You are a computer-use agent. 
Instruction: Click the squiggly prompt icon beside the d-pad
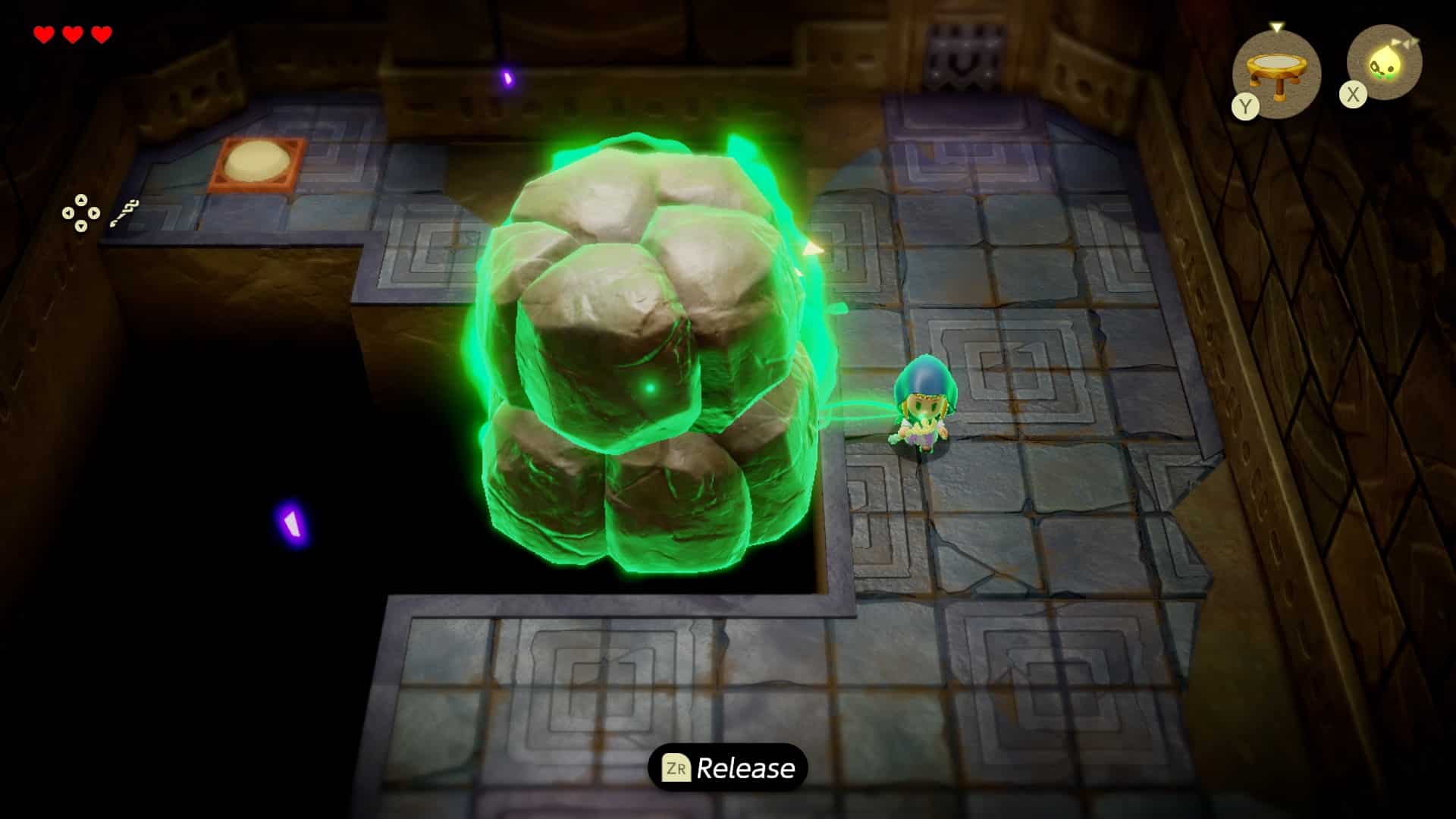124,213
